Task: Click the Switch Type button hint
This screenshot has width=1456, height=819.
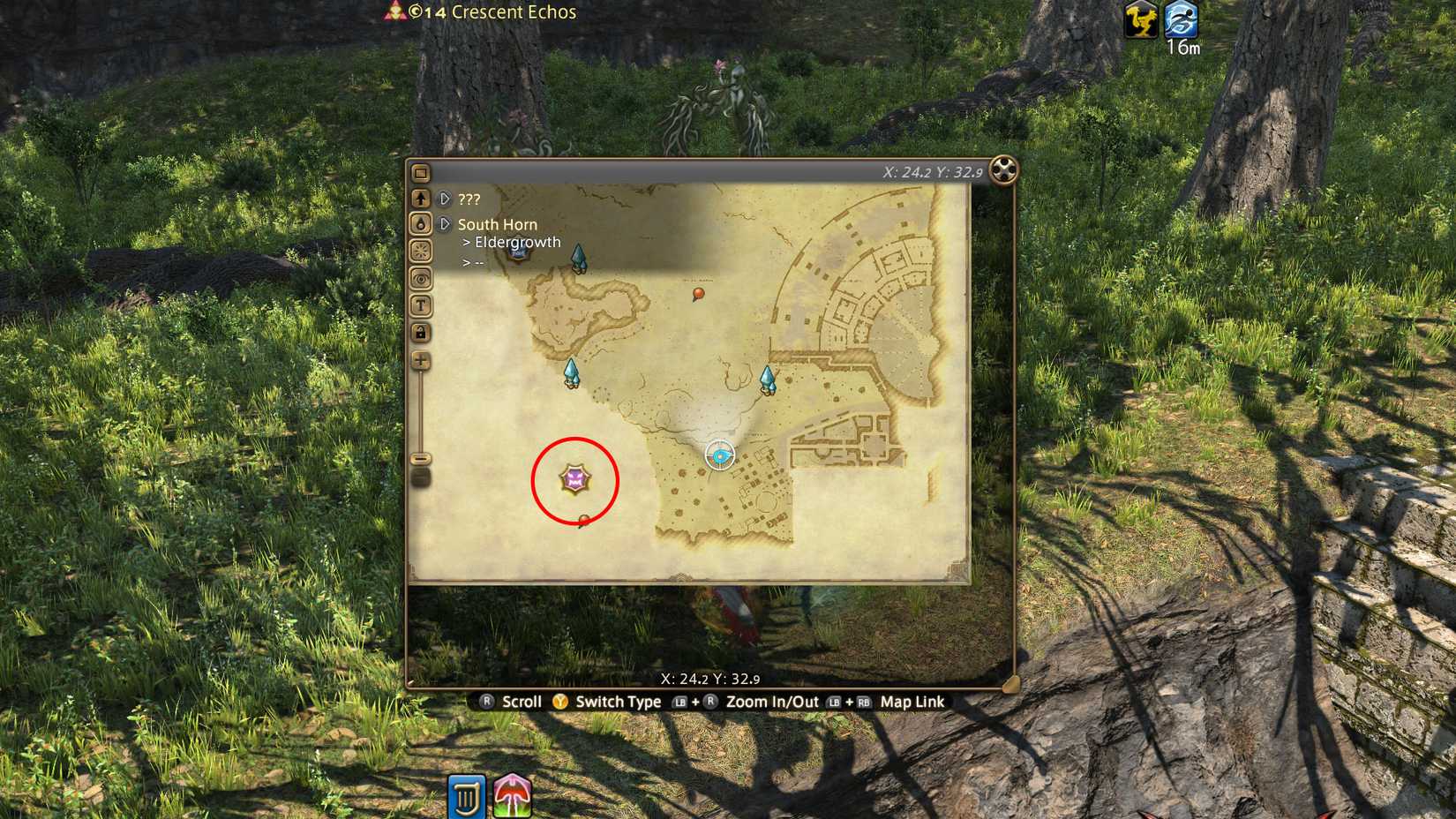Action: point(616,702)
